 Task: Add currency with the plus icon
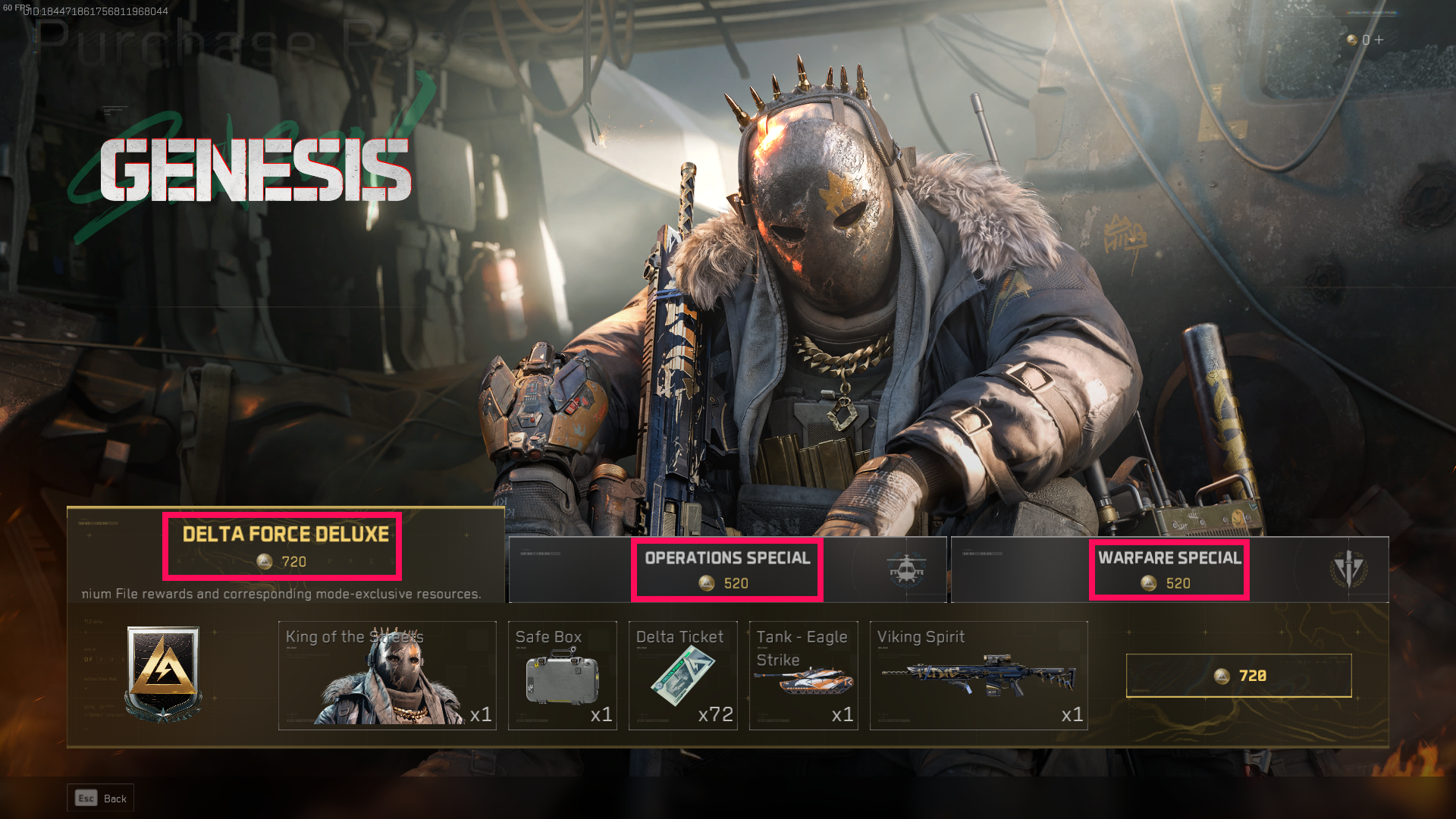click(1379, 39)
